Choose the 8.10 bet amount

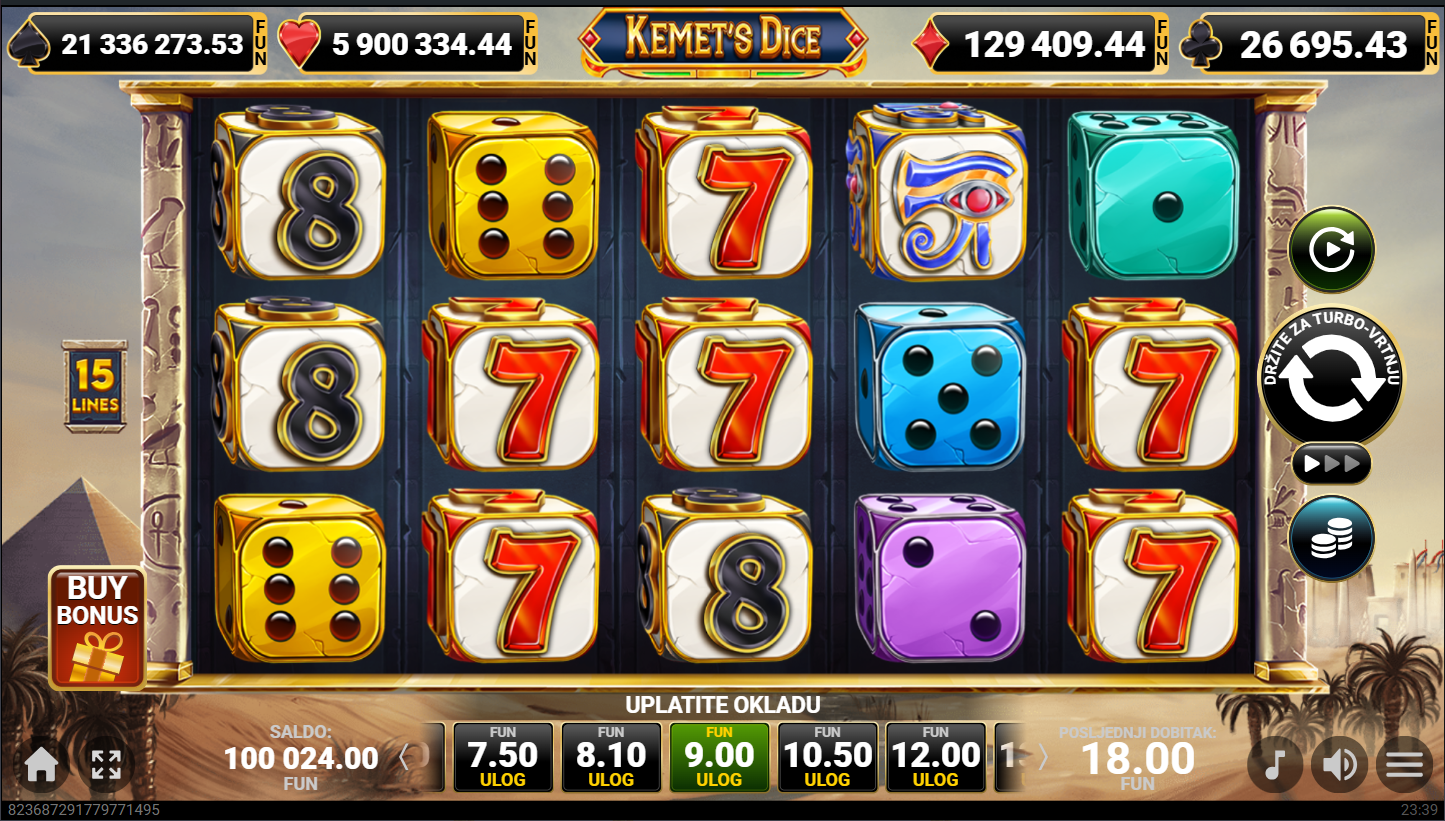coord(611,759)
